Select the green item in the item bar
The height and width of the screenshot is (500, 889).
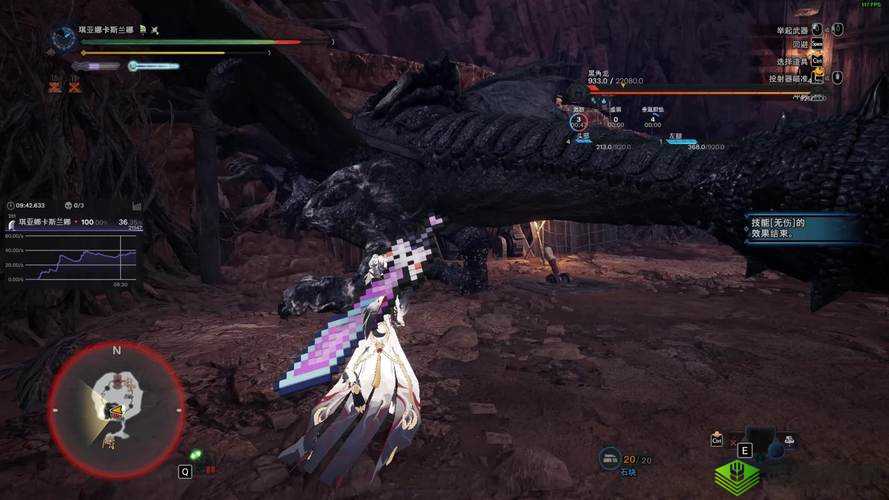[735, 477]
